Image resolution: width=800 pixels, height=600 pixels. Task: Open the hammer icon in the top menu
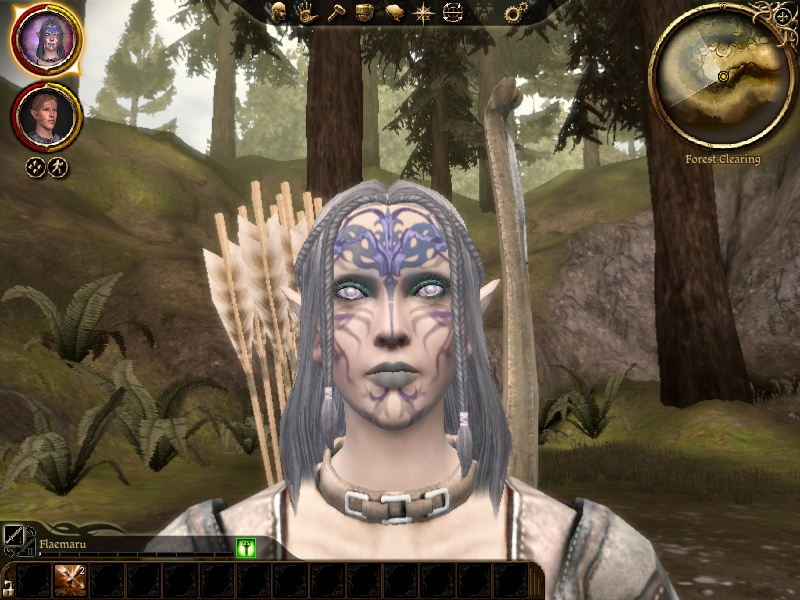pos(335,12)
